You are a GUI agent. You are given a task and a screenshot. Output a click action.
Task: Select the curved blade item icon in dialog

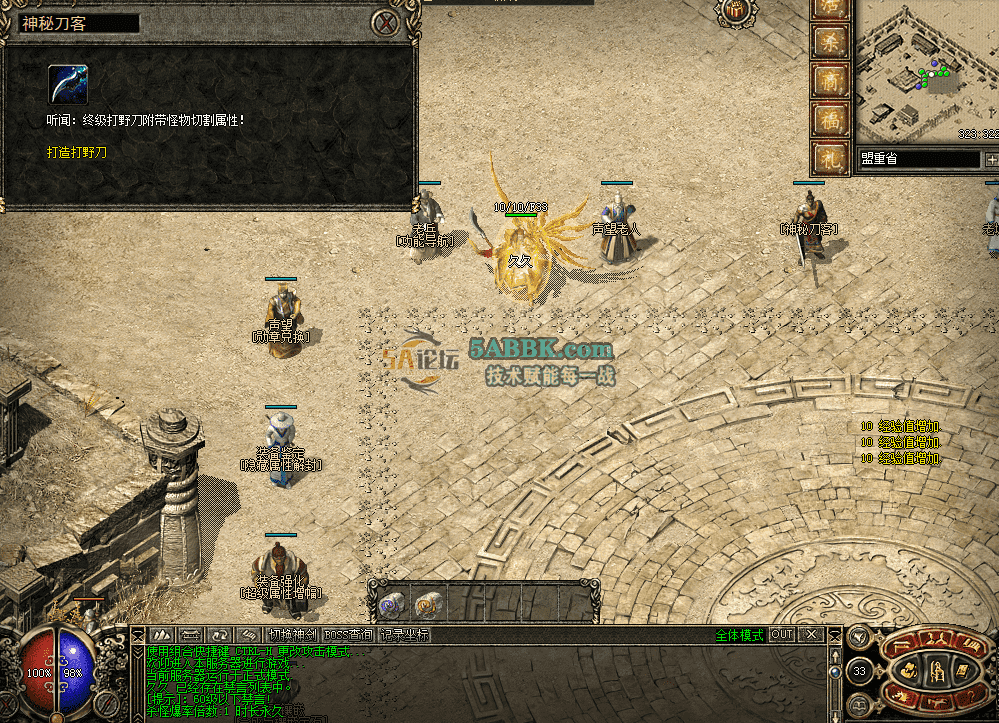pyautogui.click(x=68, y=85)
